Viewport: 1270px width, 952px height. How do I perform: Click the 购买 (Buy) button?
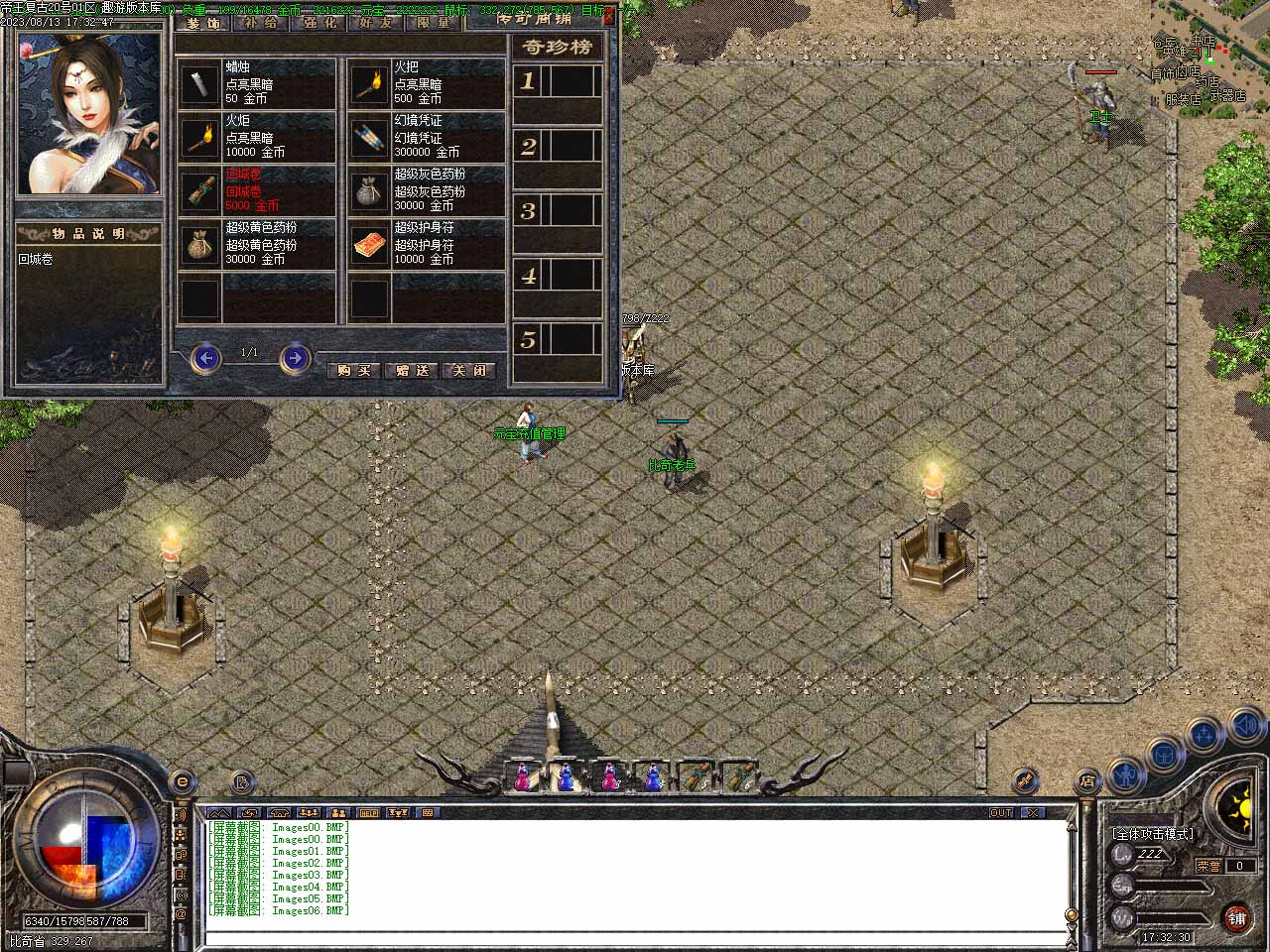[x=354, y=370]
